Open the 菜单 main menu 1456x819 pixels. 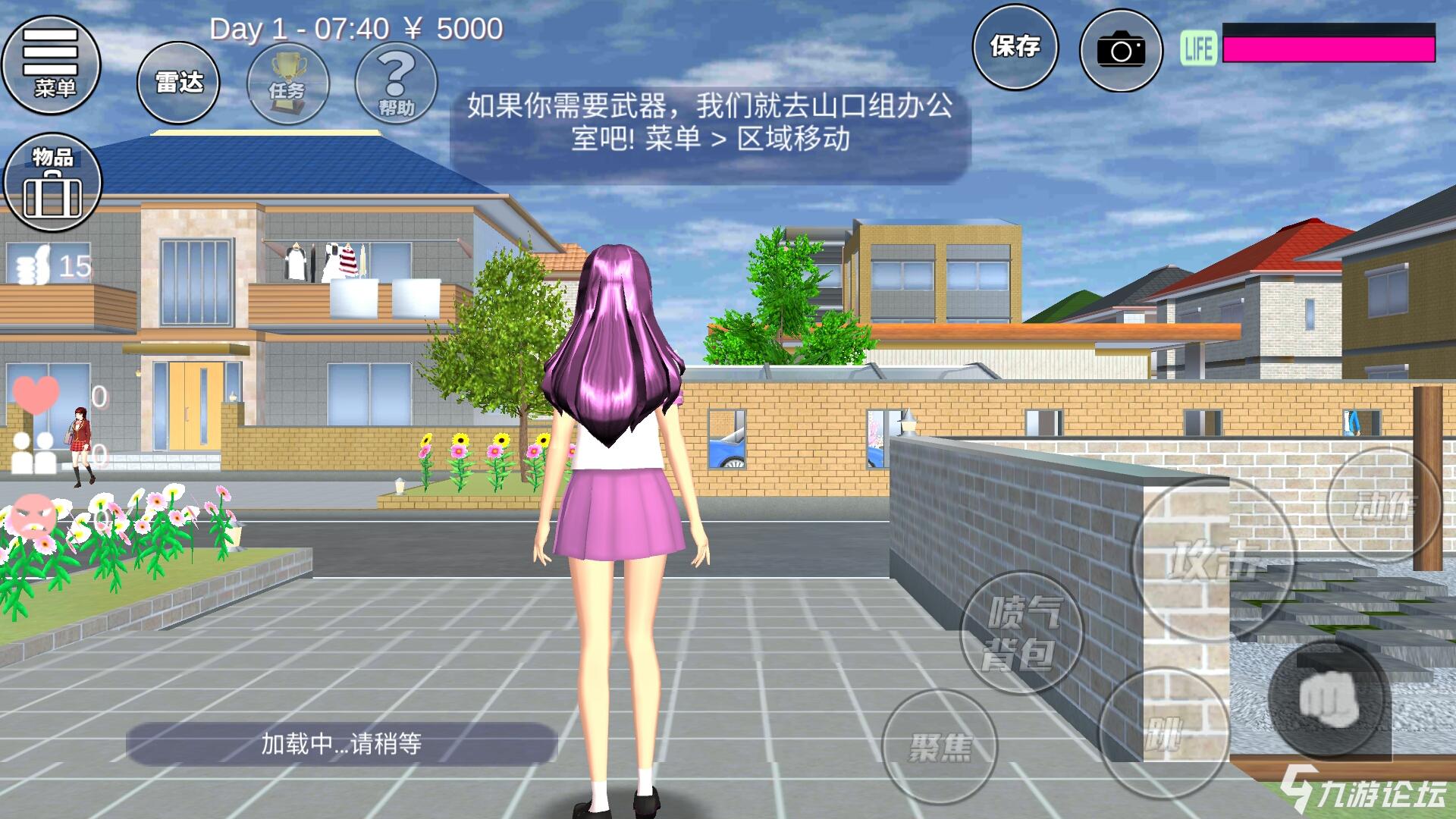(53, 67)
